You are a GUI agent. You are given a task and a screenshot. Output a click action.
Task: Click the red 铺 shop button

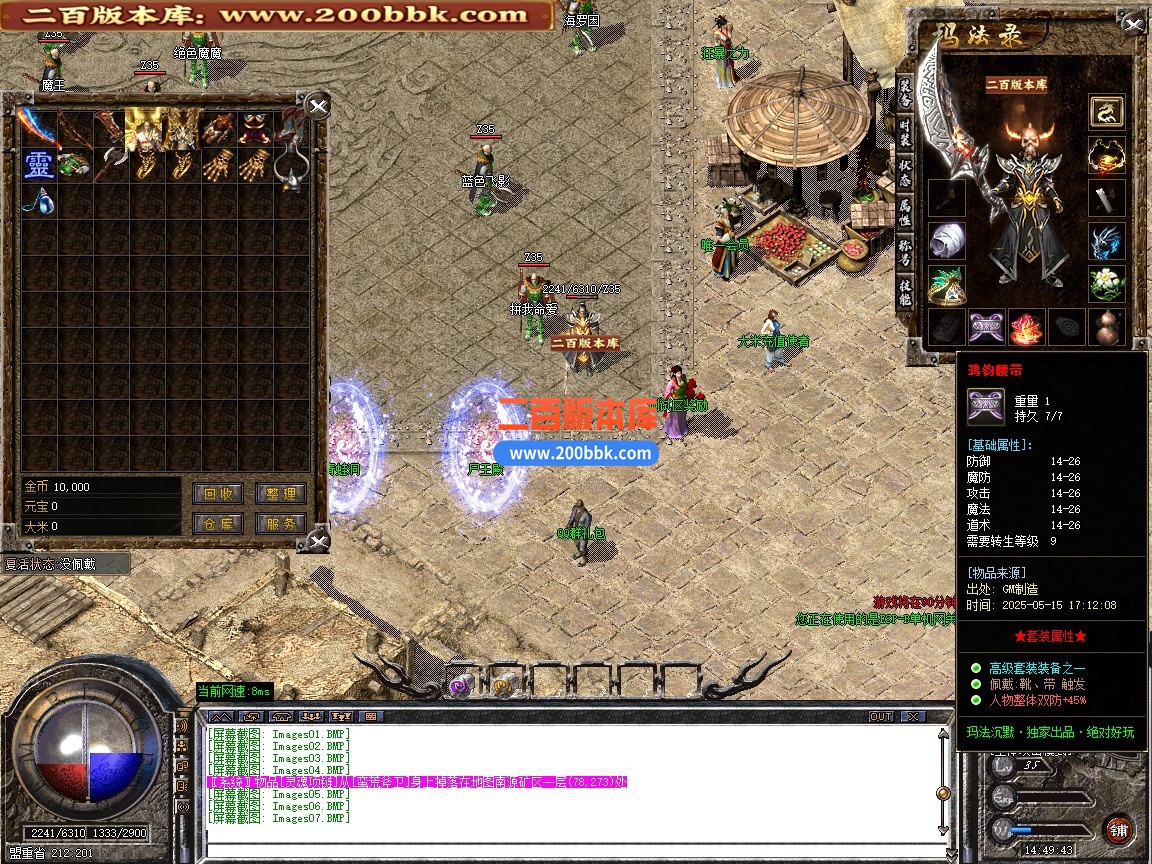coord(1118,829)
